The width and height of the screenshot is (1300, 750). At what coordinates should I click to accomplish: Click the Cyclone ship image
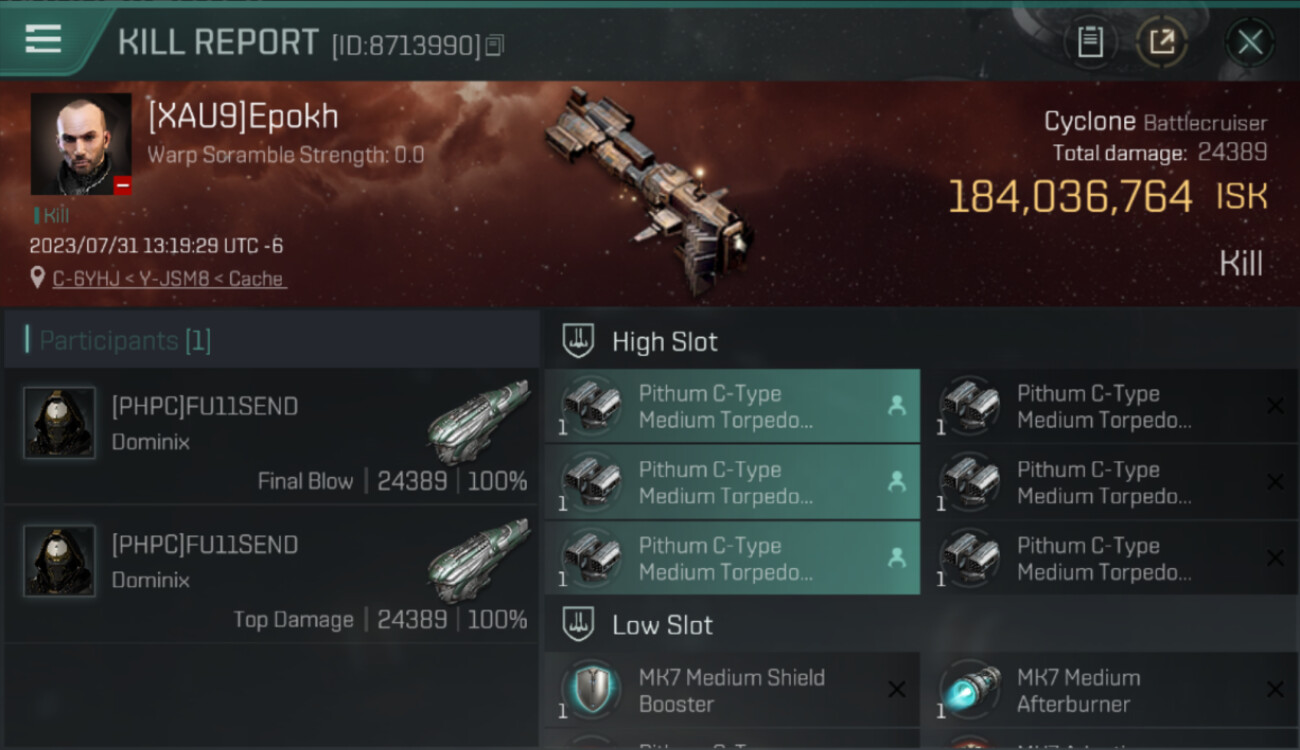[x=648, y=180]
